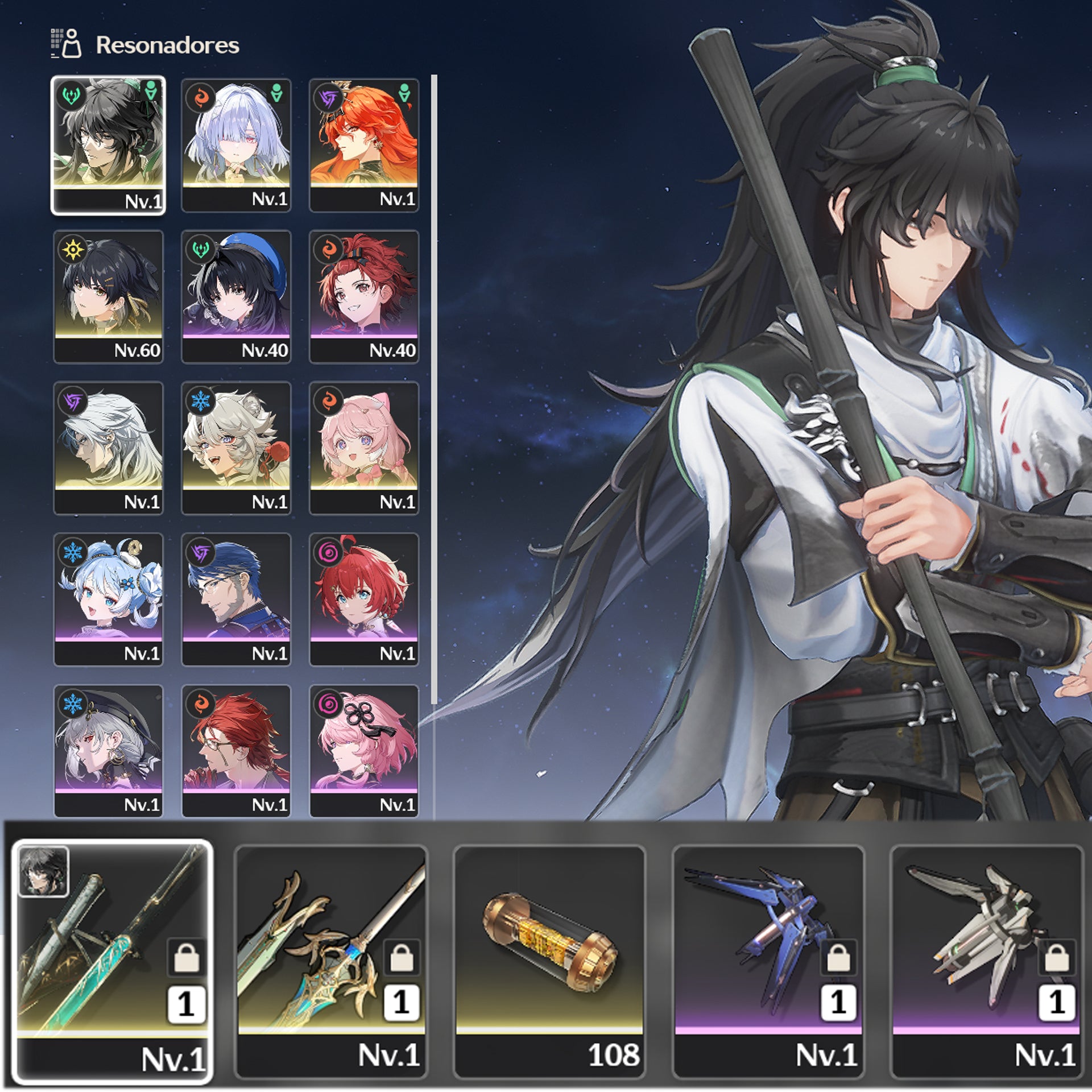1092x1092 pixels.
Task: Choose the red-haired man with glasses
Action: [236, 751]
